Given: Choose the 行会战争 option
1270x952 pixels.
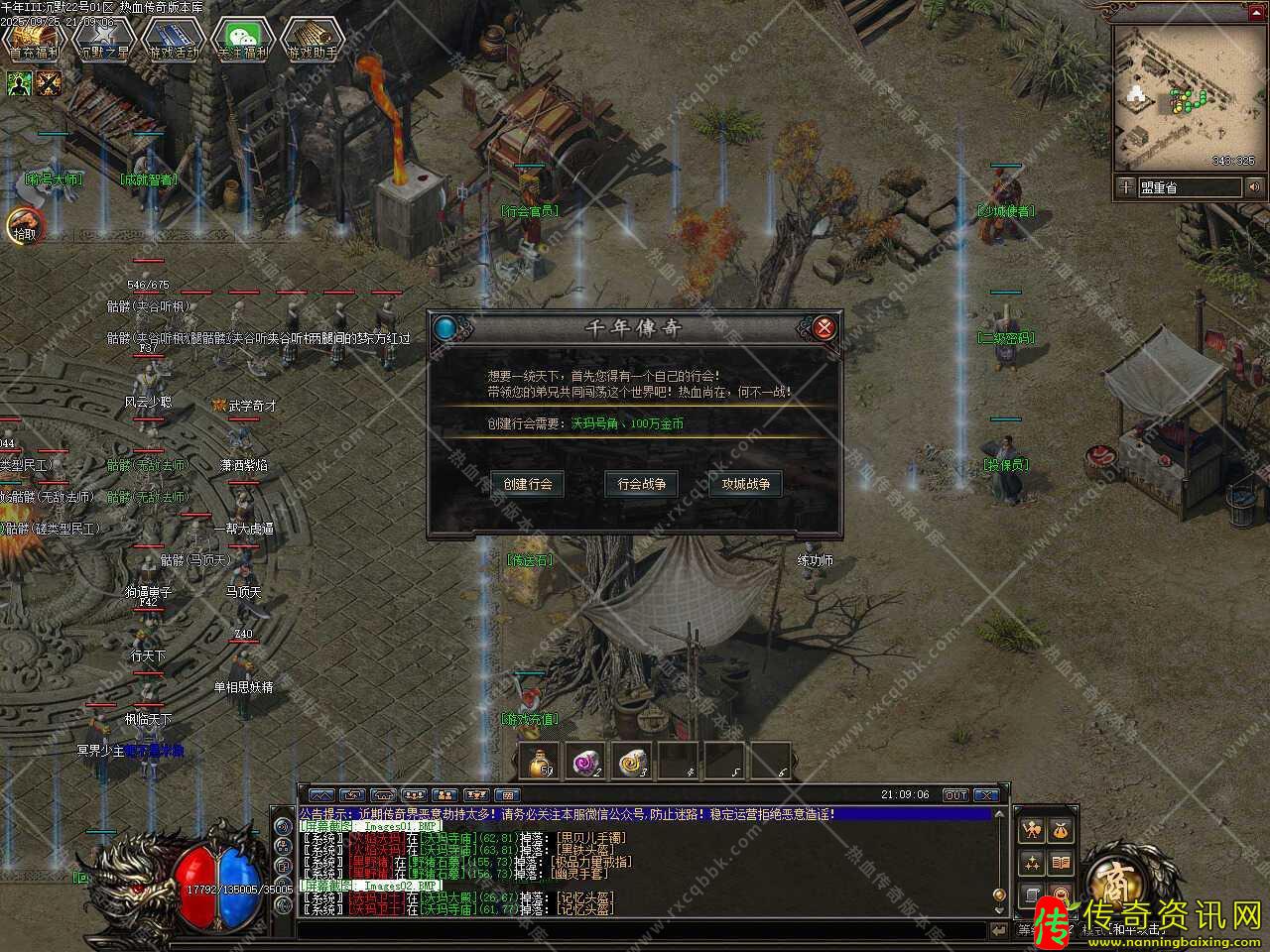Looking at the screenshot, I should (641, 484).
